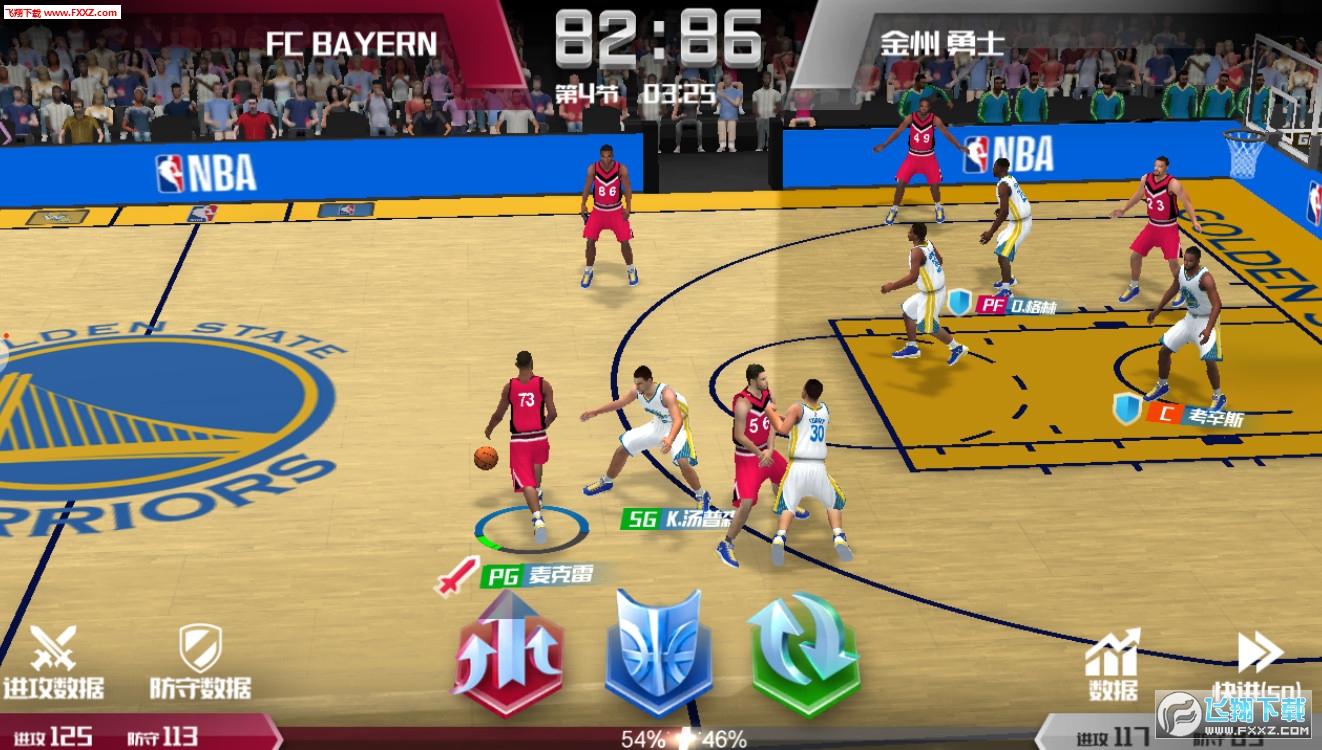Open the 进攻数据 offense stats panel

coord(53,661)
